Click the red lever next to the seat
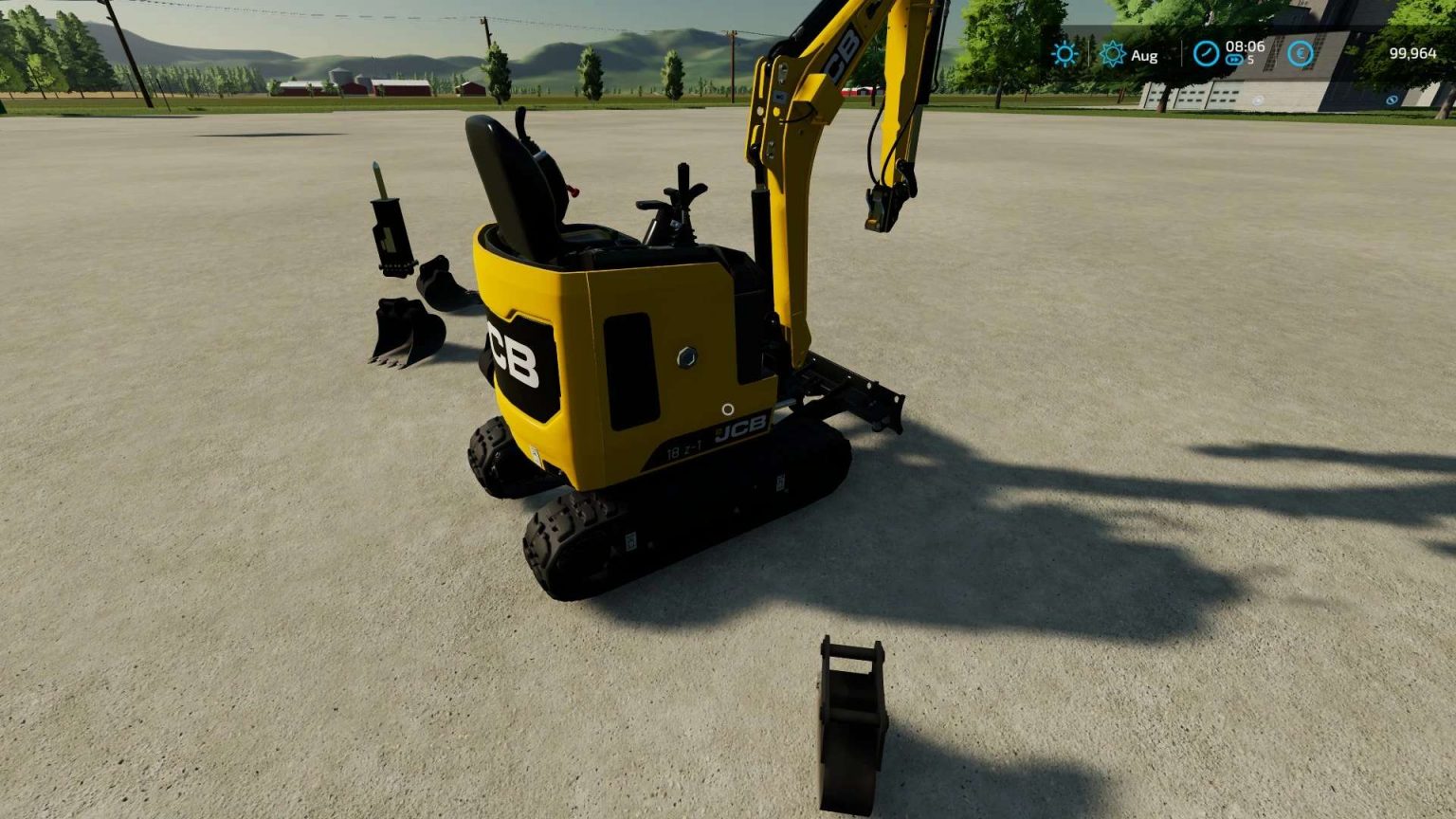 pos(573,190)
